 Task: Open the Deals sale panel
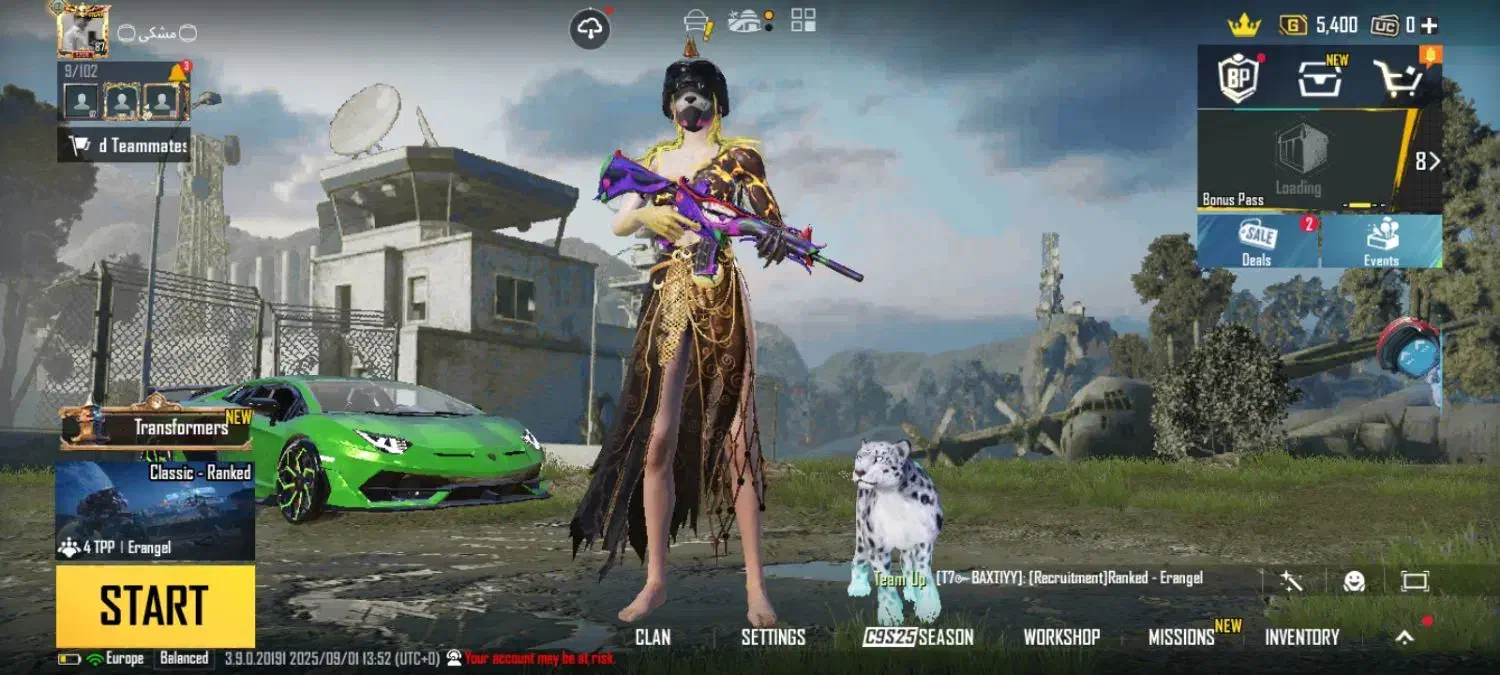(1257, 242)
